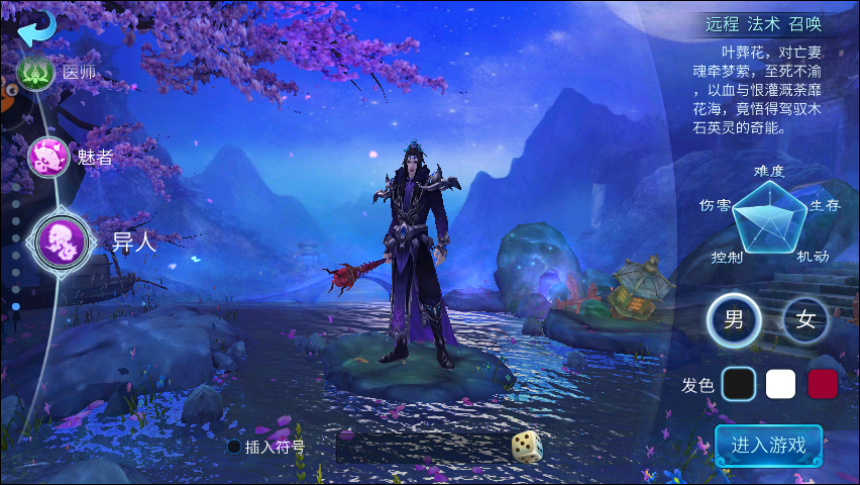Pick the black hair color swatch
The width and height of the screenshot is (860, 485).
tap(738, 384)
